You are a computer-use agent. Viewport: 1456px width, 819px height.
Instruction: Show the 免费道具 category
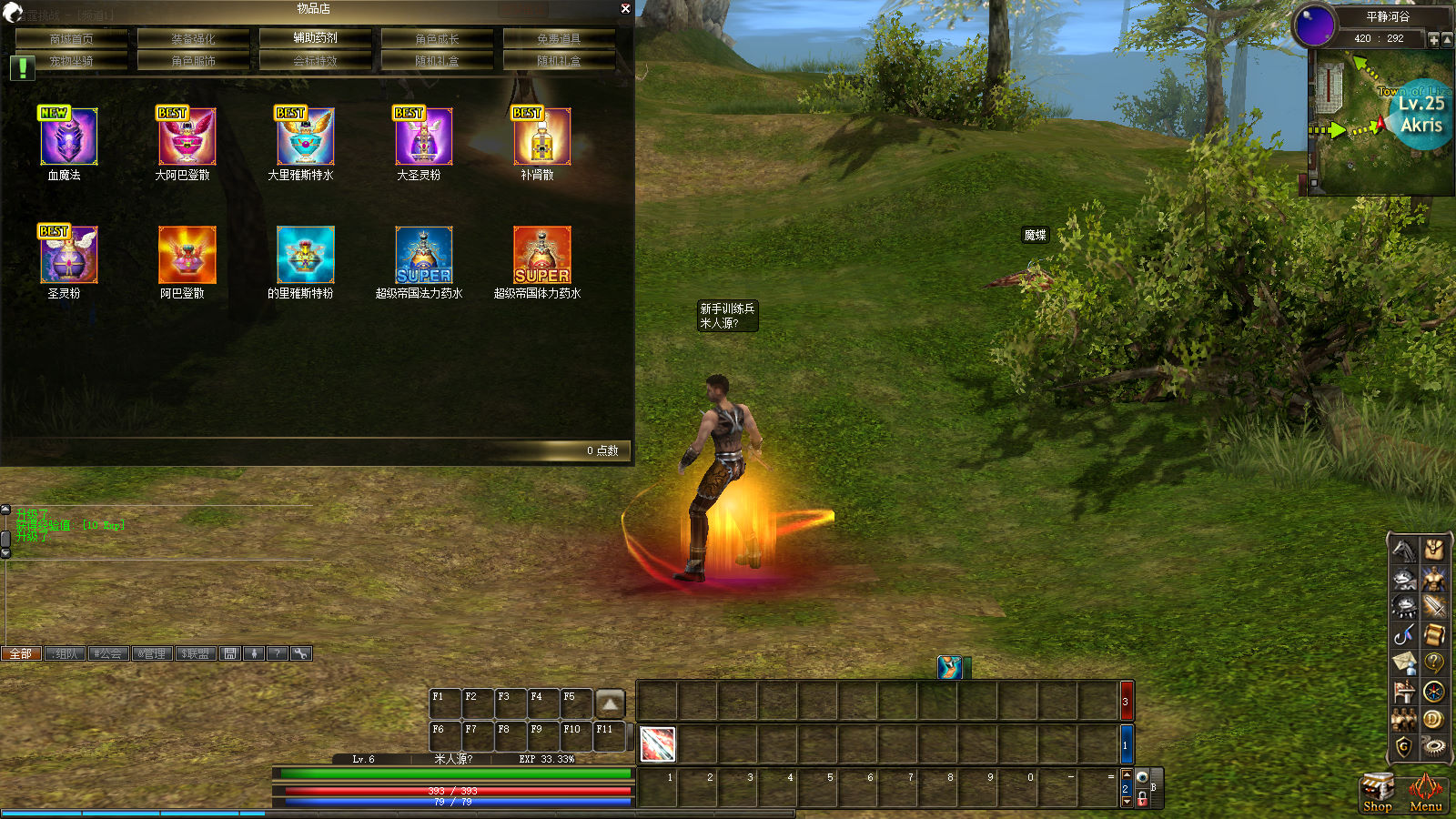coord(559,38)
